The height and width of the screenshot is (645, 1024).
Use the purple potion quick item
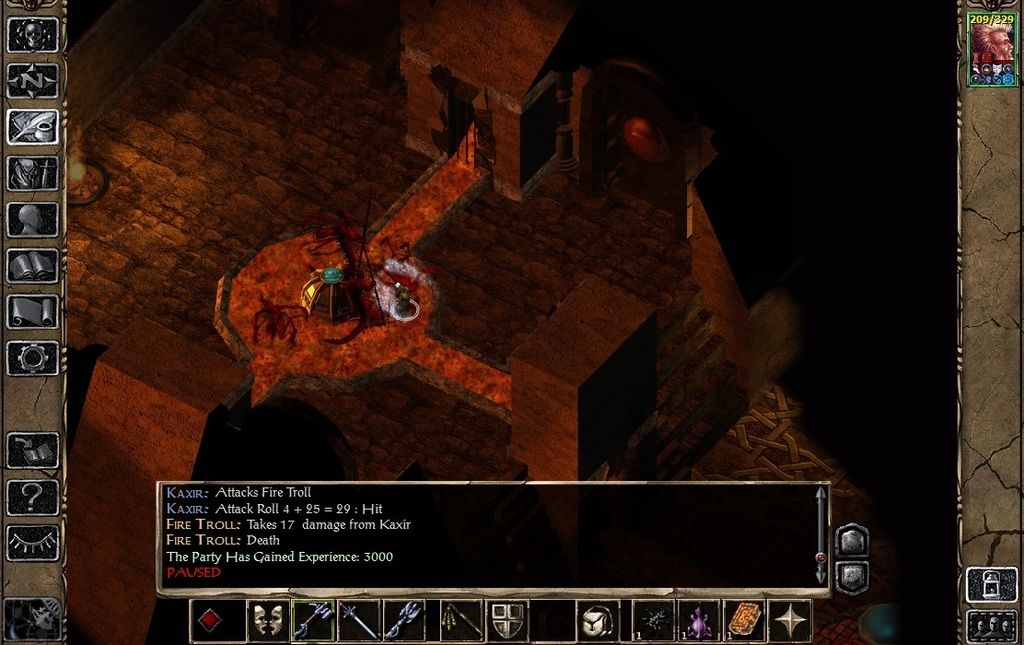pyautogui.click(x=697, y=621)
